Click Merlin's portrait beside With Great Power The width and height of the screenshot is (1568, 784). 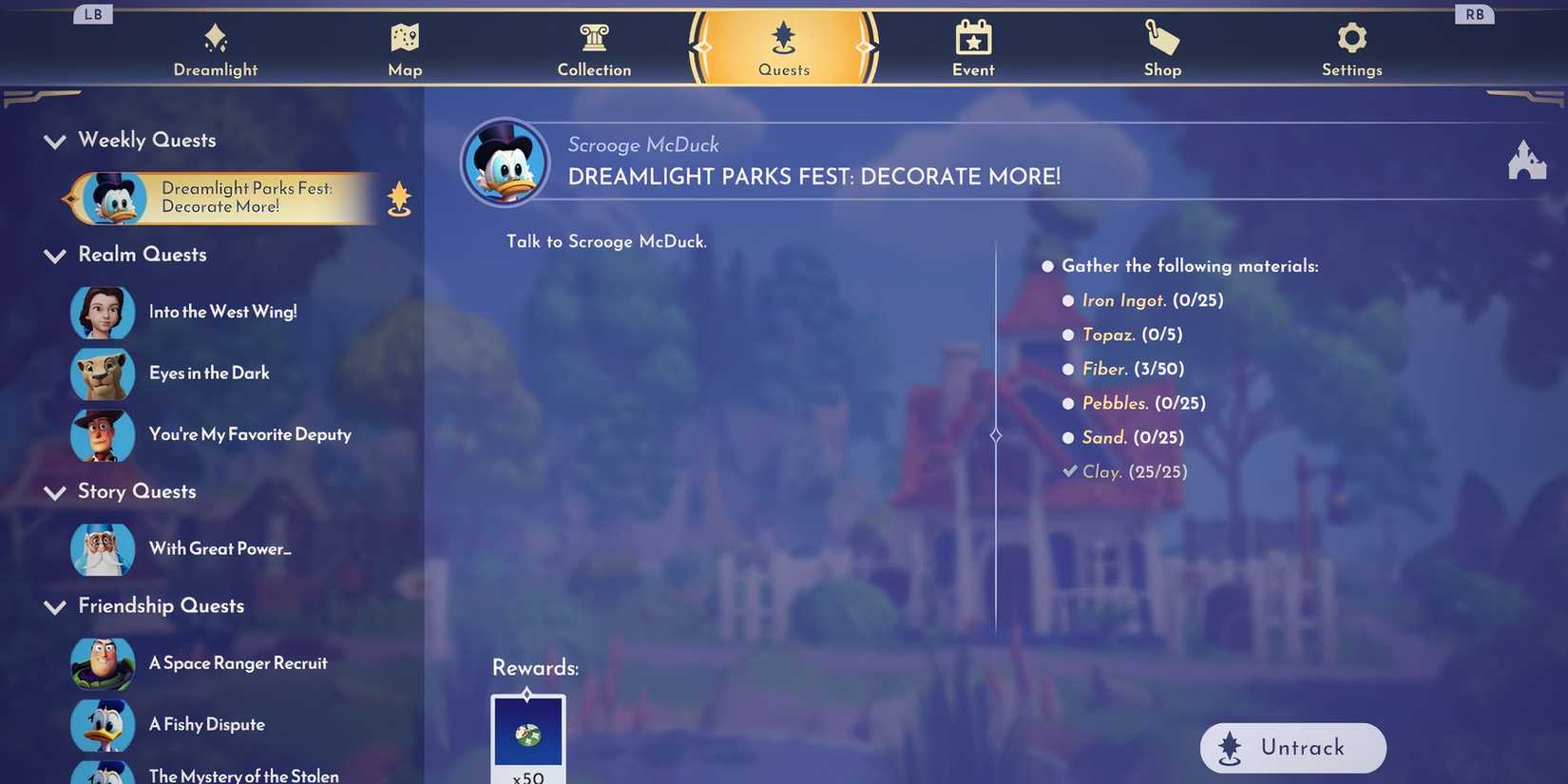coord(102,549)
